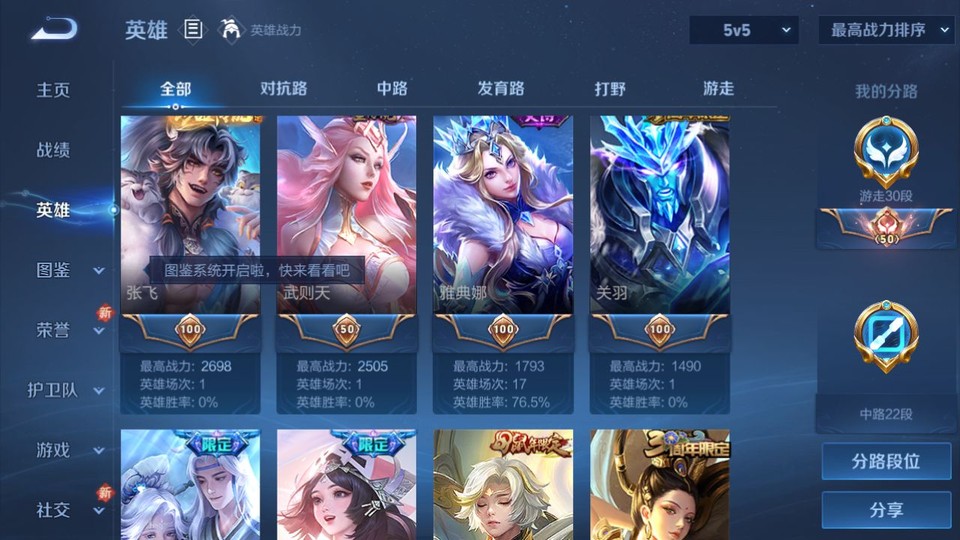Switch to the 中路 tab
960x540 pixels.
[x=392, y=88]
